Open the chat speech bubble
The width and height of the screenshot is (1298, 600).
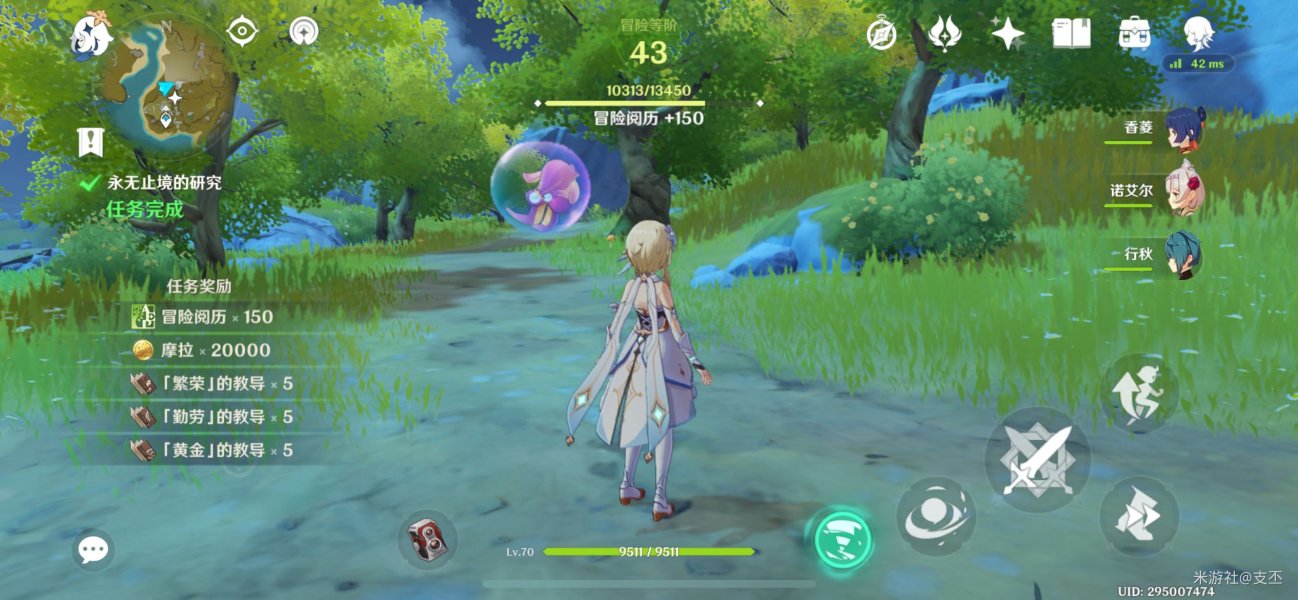93,549
